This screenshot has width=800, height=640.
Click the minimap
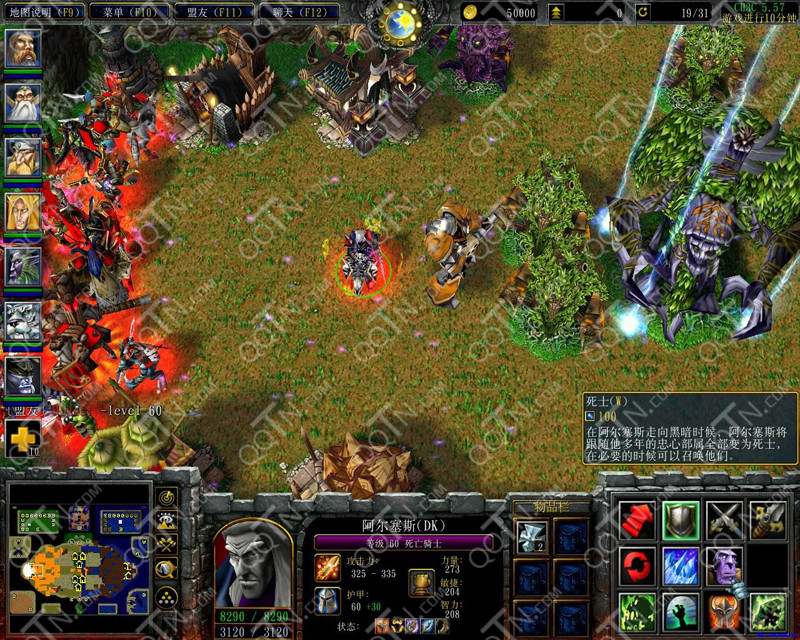point(77,557)
